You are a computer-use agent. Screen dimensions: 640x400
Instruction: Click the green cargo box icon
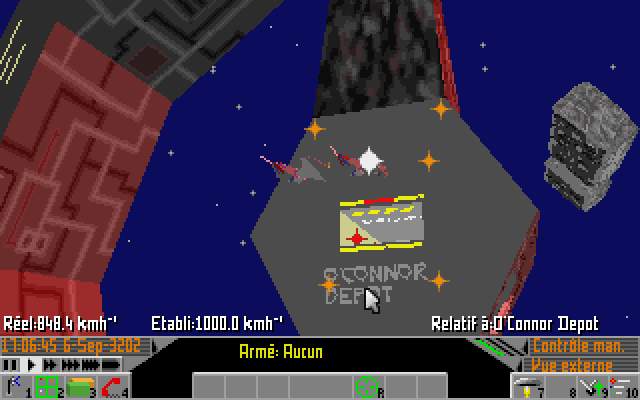click(x=79, y=386)
